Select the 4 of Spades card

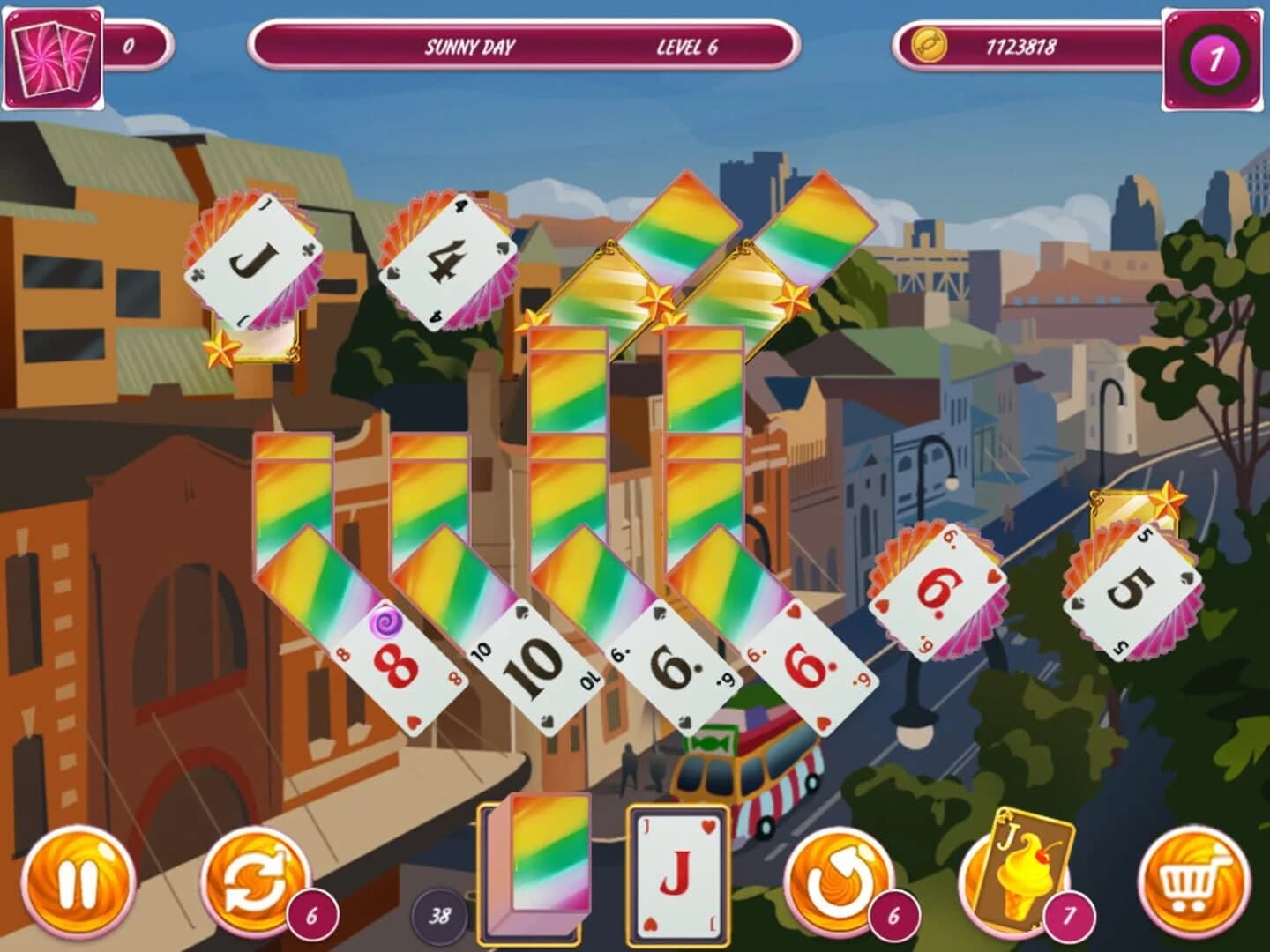coord(450,256)
